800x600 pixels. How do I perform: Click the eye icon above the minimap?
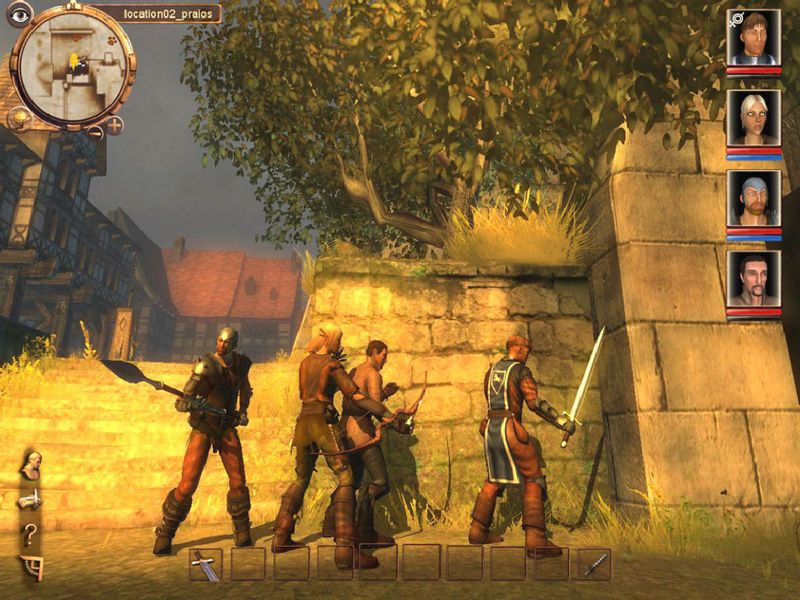click(19, 14)
